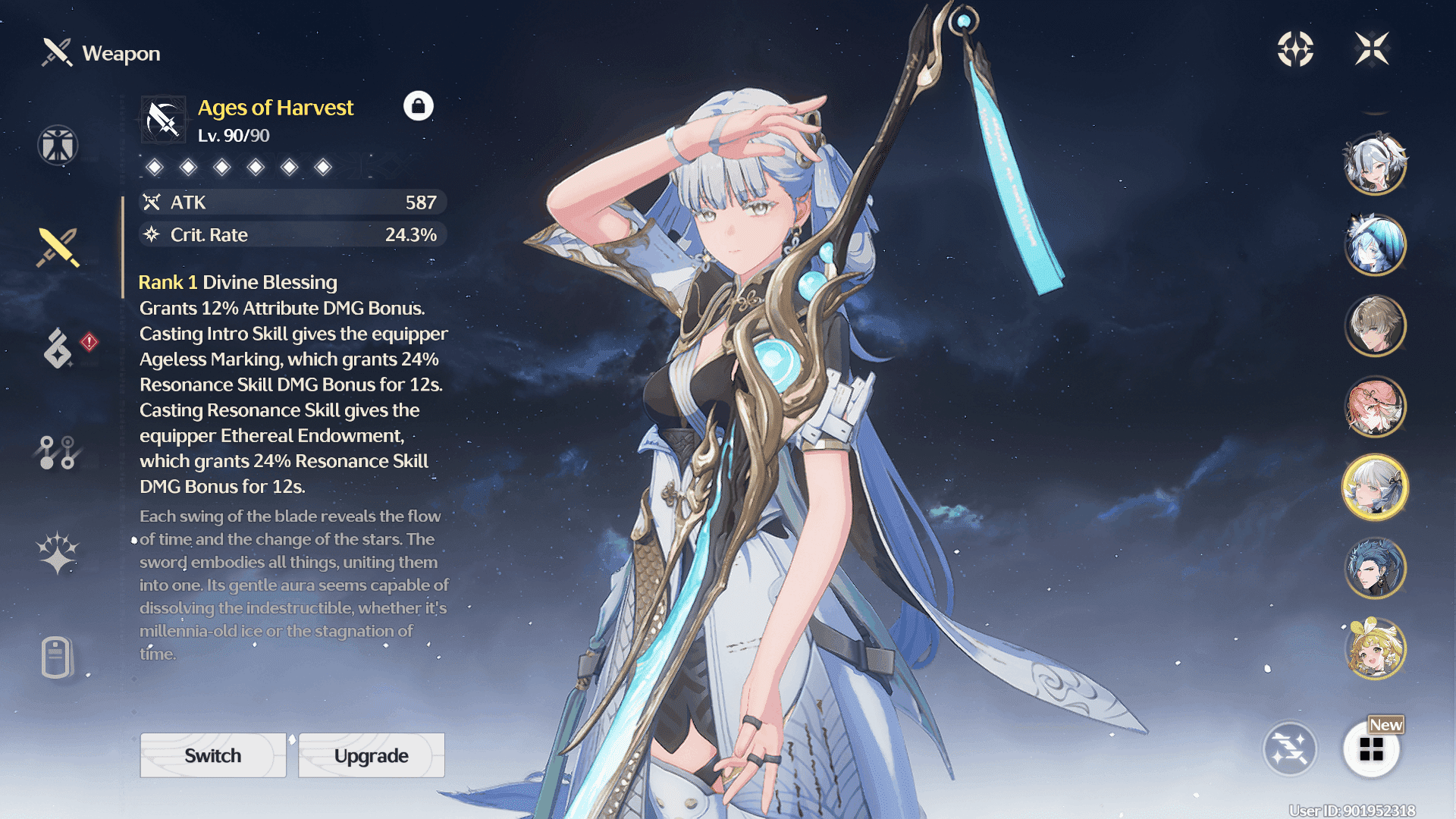Open the character grid view marked New
1456x819 pixels.
1371,749
